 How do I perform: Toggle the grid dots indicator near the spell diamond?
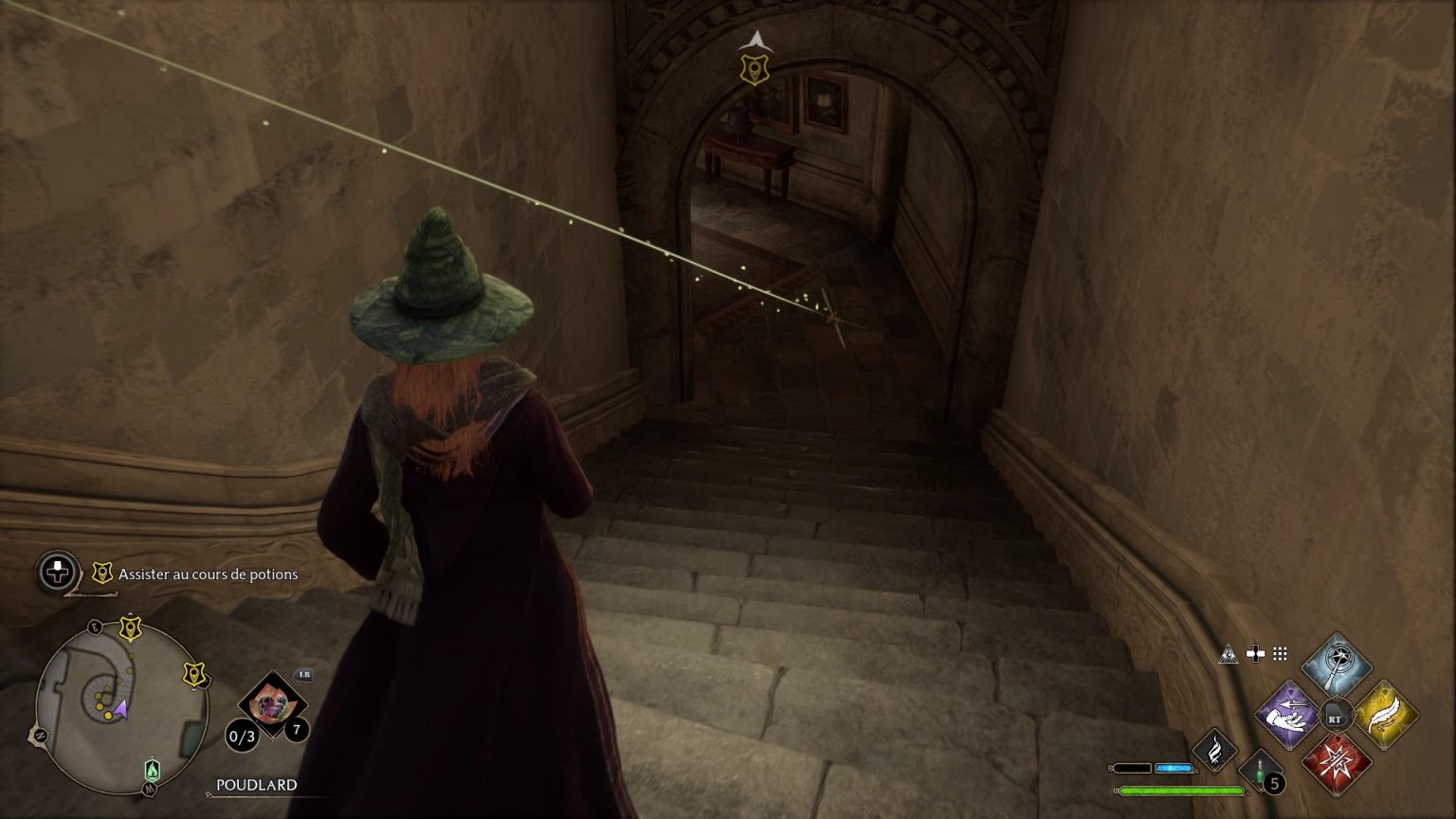point(1280,654)
